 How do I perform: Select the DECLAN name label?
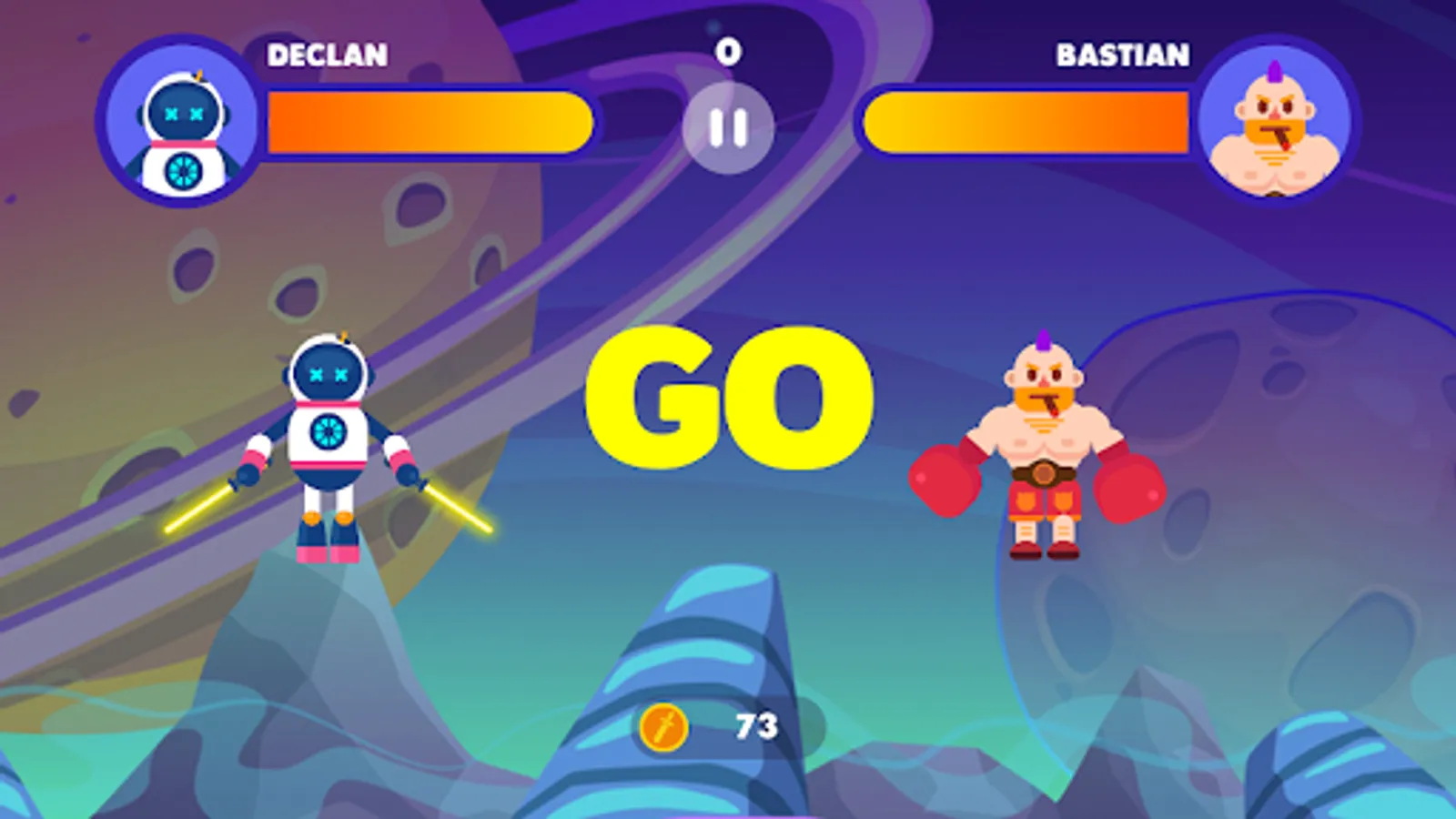tap(325, 55)
